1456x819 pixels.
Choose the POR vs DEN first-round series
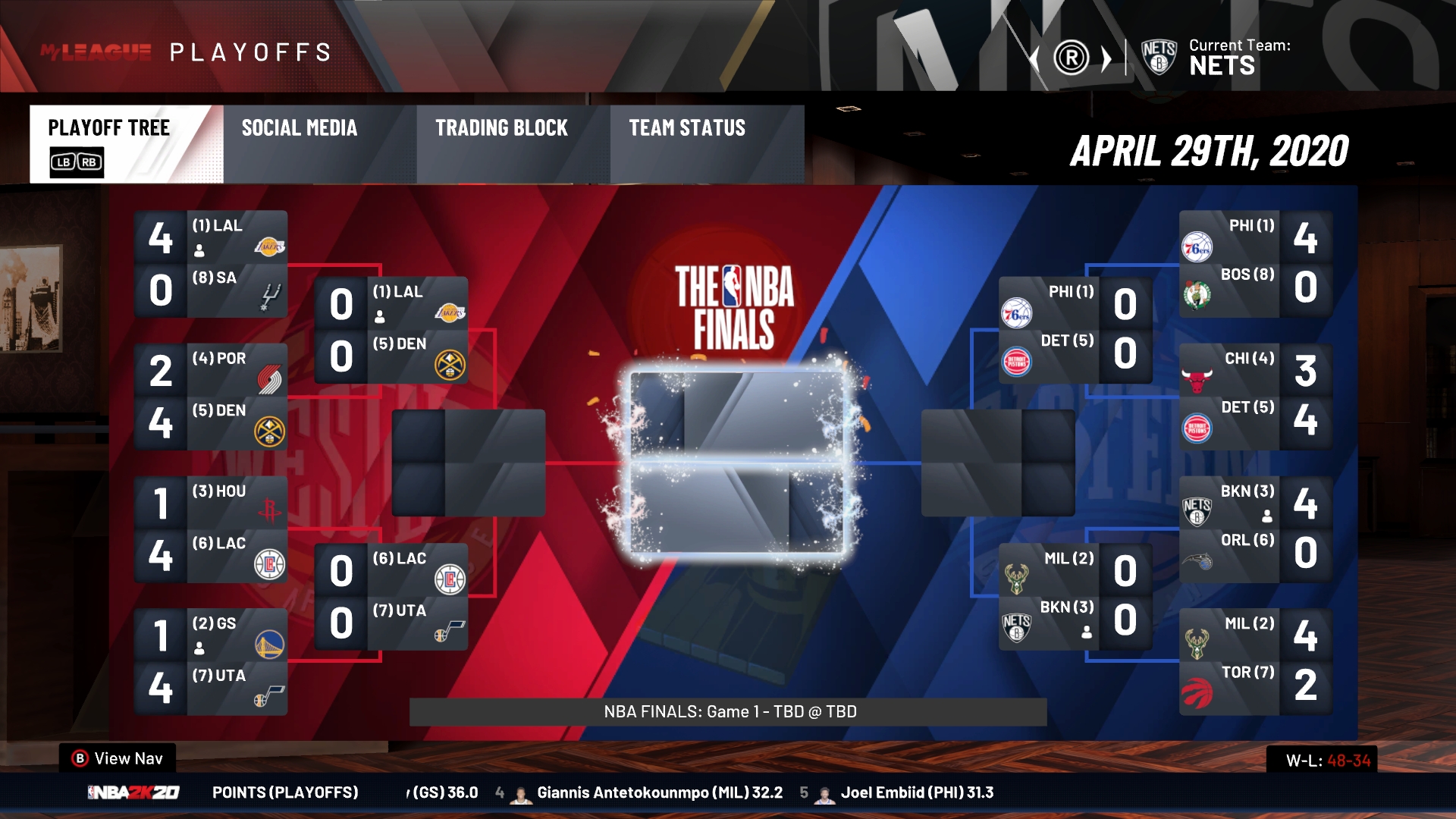[211, 397]
